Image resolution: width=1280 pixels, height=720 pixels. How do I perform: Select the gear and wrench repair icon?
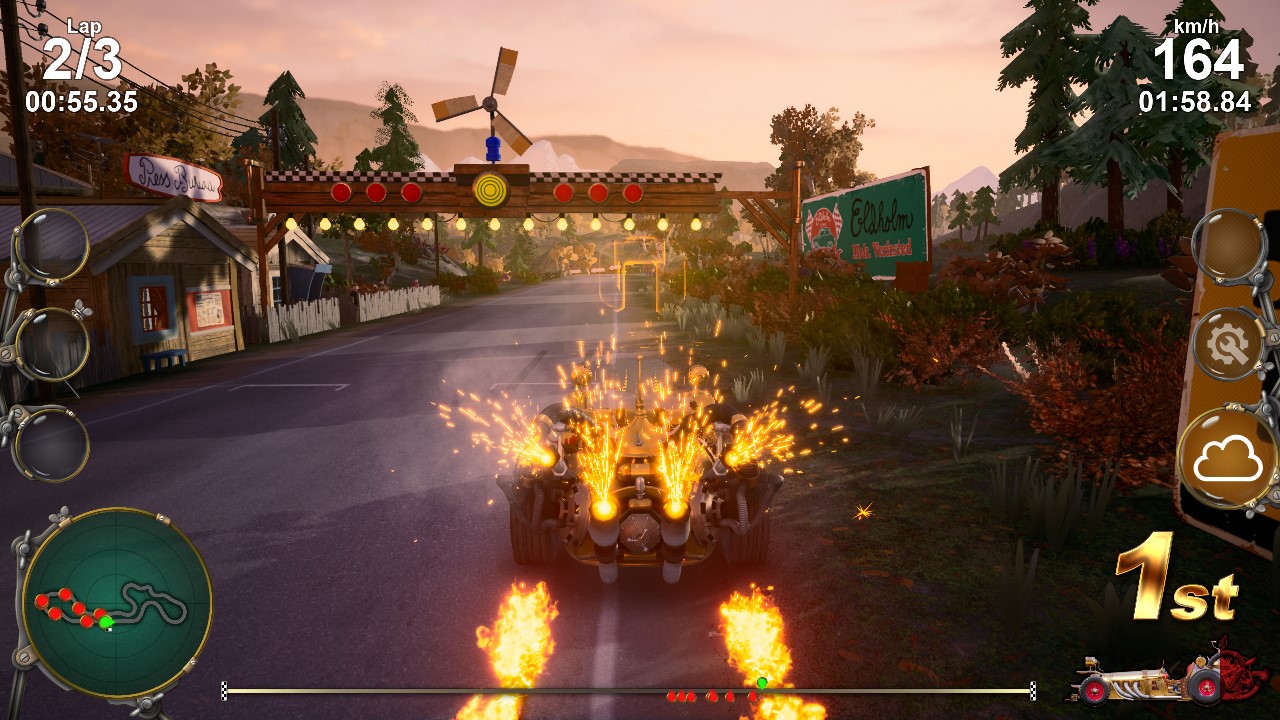coord(1229,346)
